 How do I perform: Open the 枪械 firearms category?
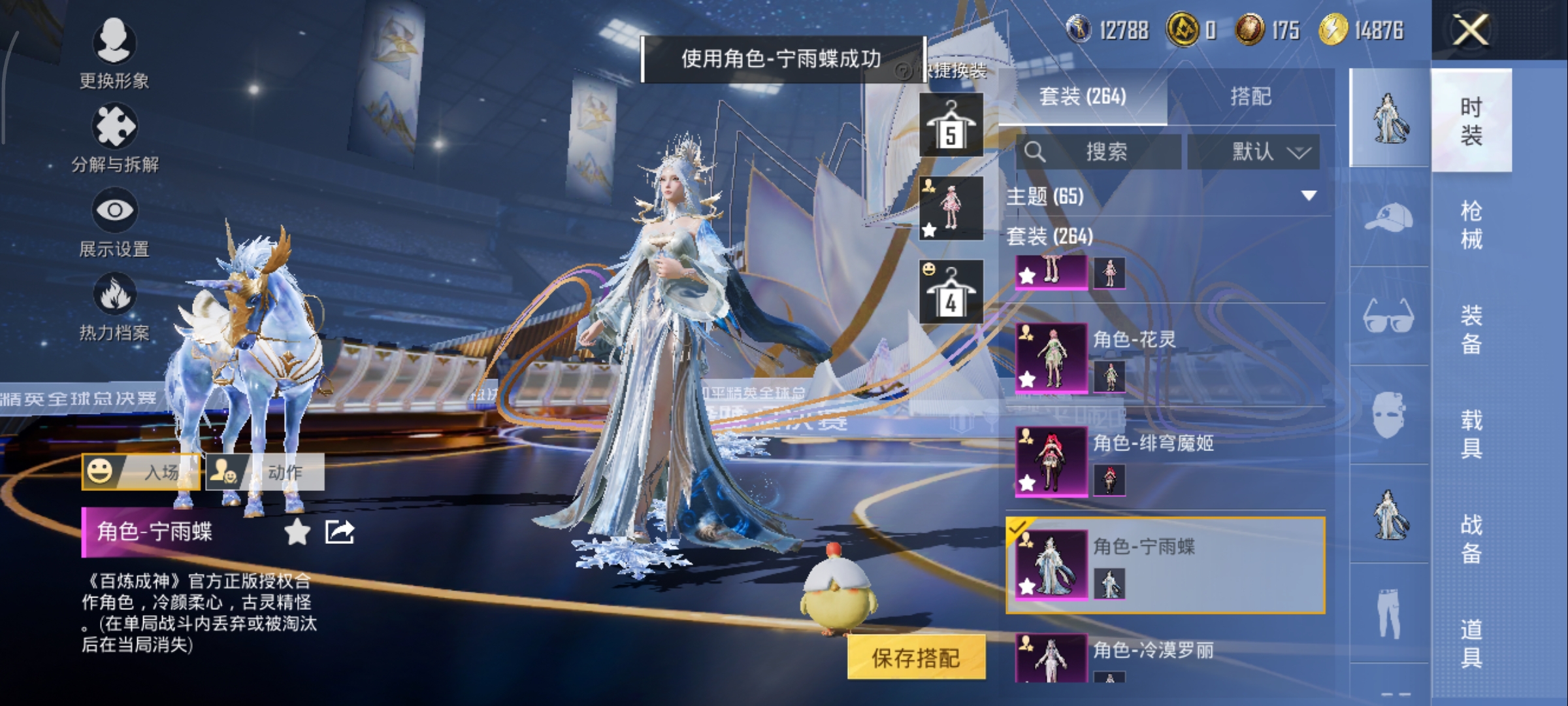click(1471, 225)
